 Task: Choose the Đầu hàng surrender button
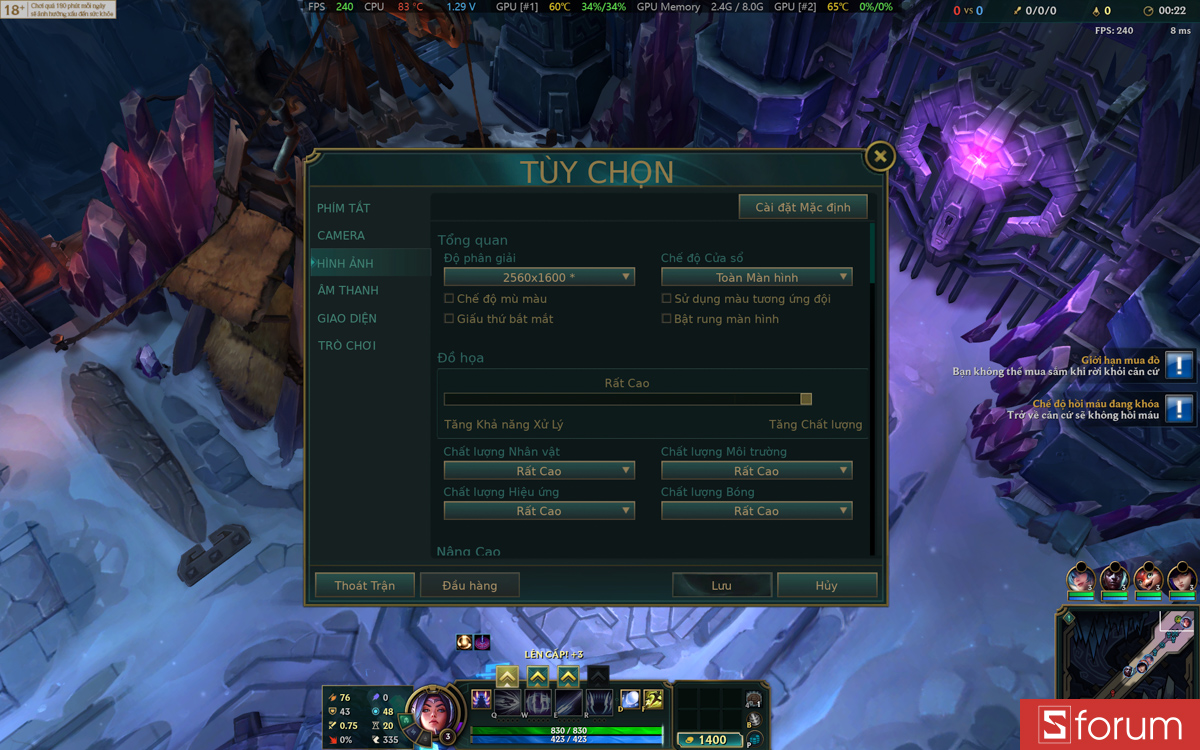coord(470,585)
